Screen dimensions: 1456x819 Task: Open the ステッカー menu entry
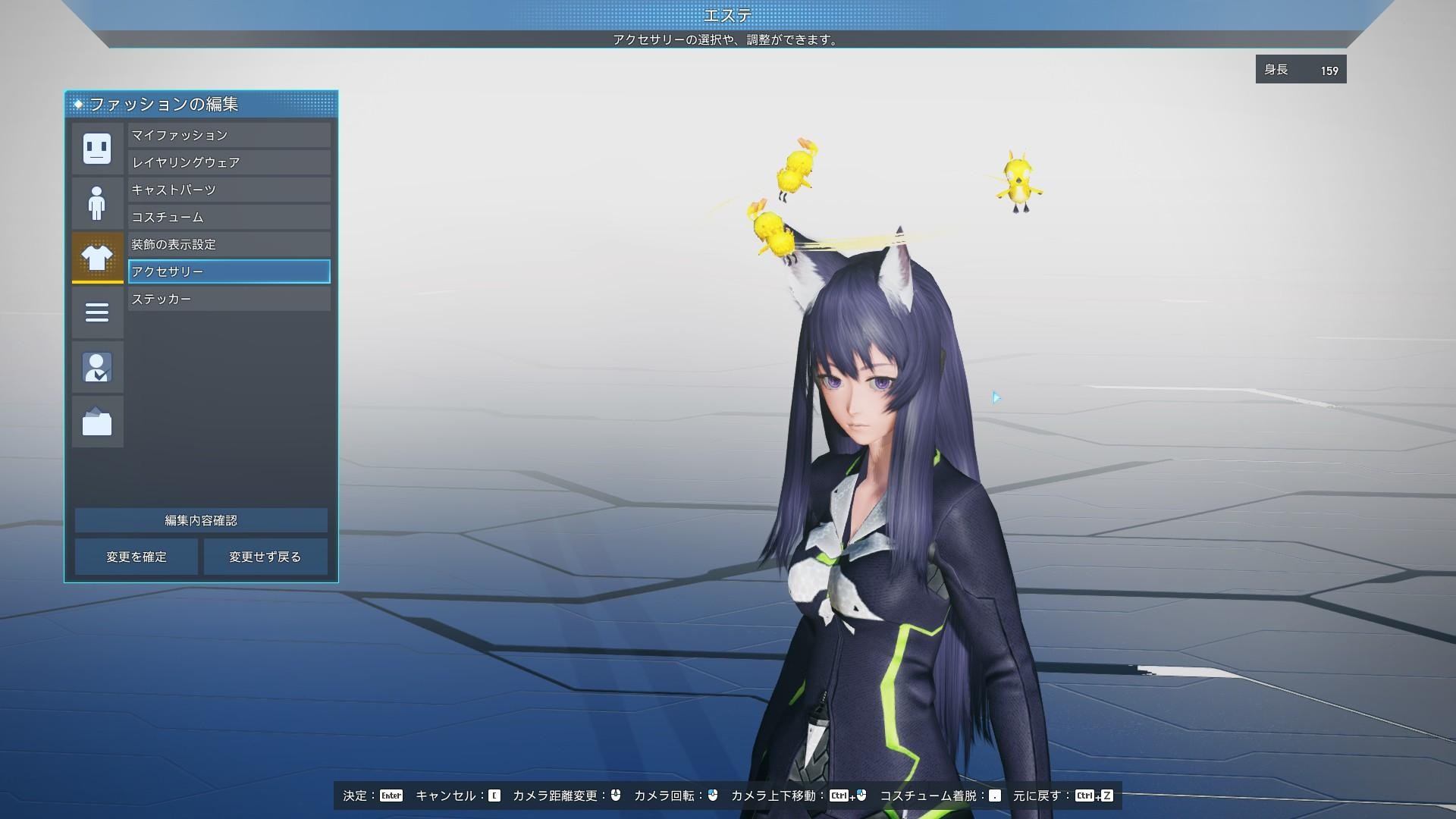[x=228, y=299]
